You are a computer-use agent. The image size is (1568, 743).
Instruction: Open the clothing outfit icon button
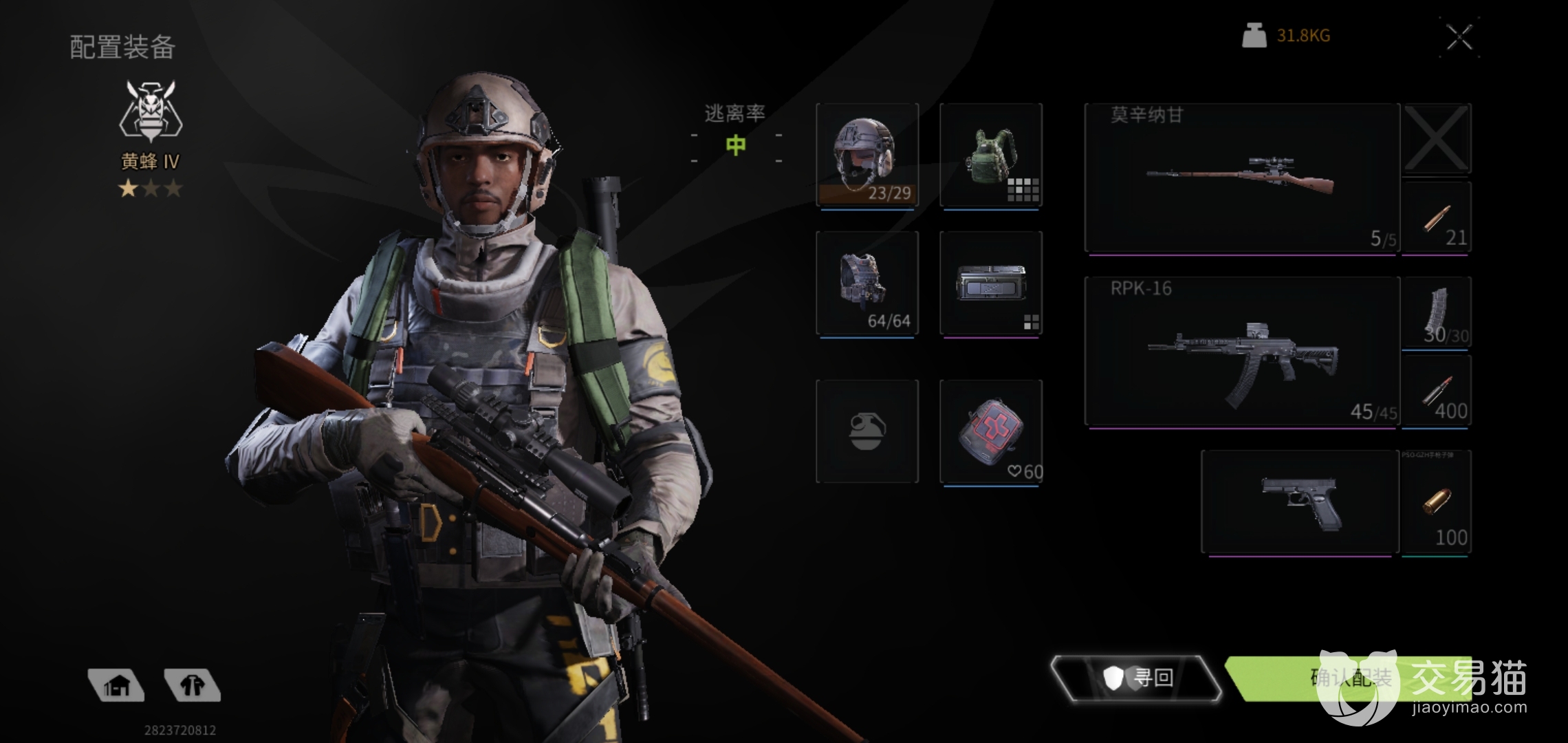tap(193, 685)
